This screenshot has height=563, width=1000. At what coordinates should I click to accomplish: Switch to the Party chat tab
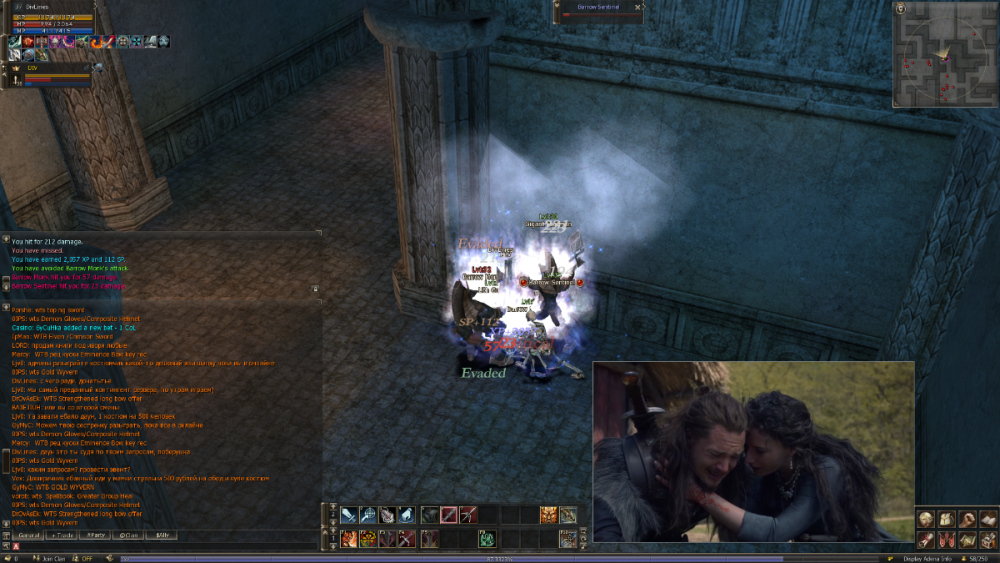point(95,535)
